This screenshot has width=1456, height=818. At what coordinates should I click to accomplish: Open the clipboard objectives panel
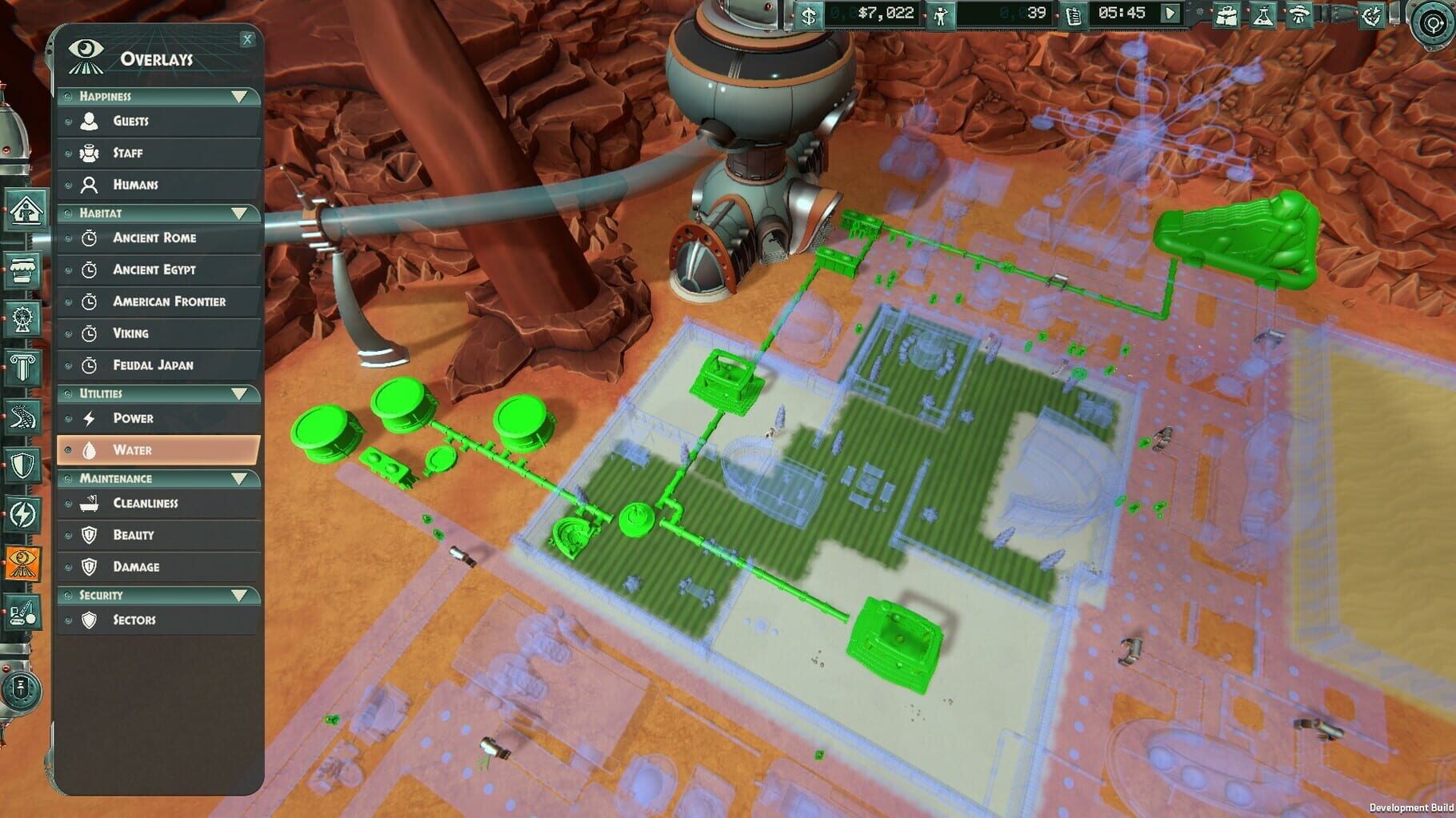[x=1074, y=14]
